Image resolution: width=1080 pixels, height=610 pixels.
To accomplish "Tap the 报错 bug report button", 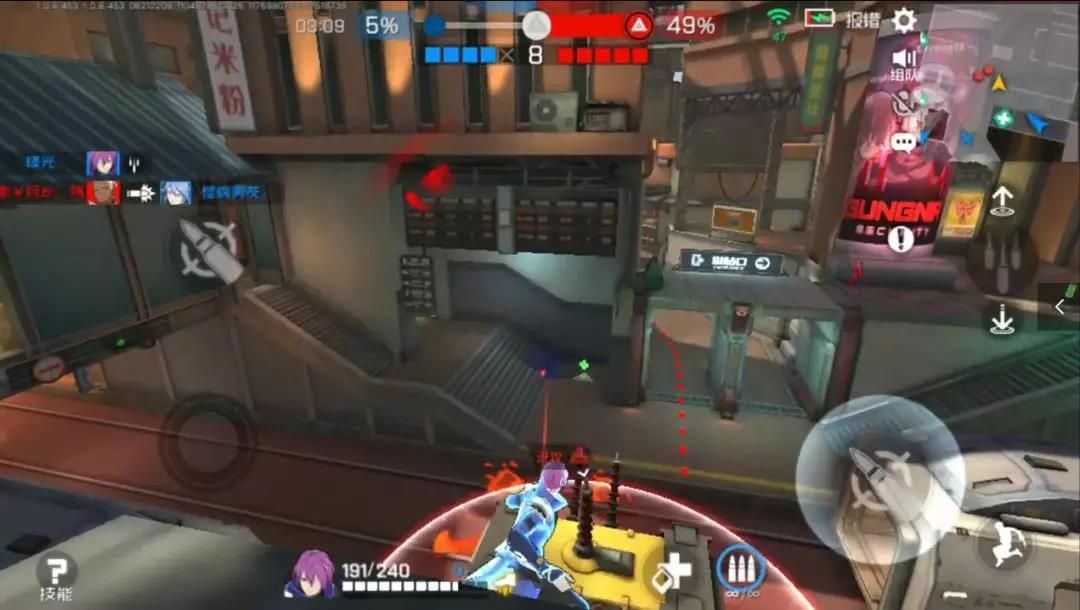I will (x=862, y=21).
